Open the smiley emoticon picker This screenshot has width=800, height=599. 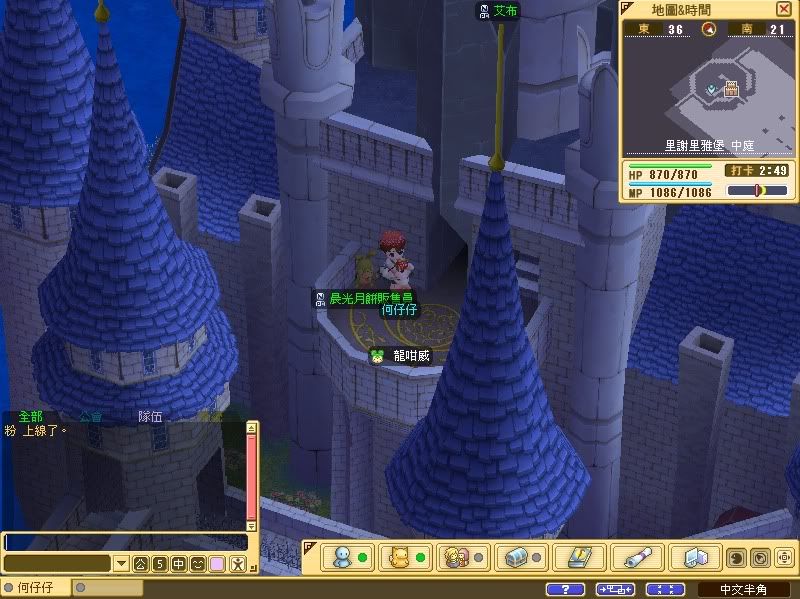coord(197,564)
